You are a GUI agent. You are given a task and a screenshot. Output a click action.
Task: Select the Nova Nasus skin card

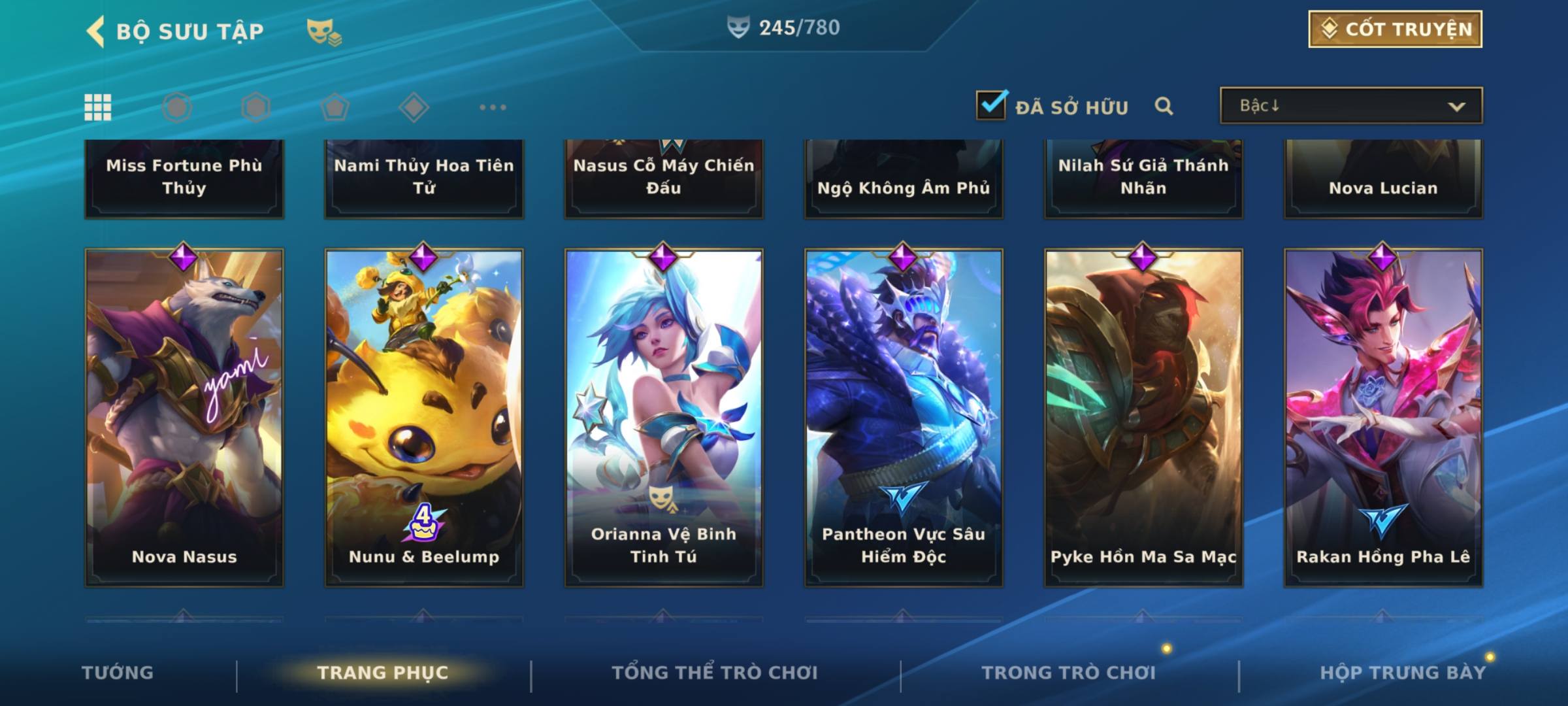coord(184,417)
